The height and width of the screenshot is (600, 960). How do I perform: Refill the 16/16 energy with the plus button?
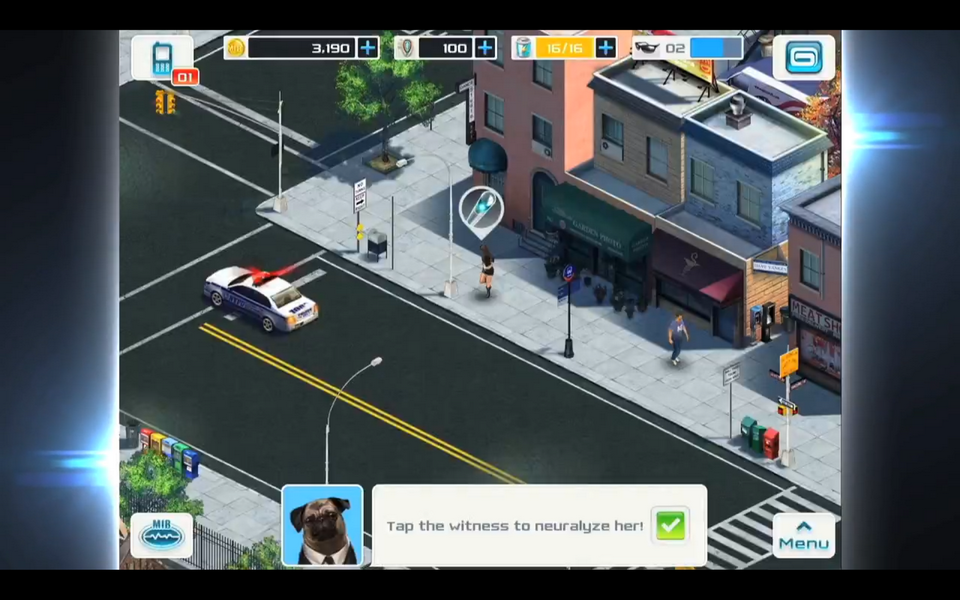coord(606,47)
